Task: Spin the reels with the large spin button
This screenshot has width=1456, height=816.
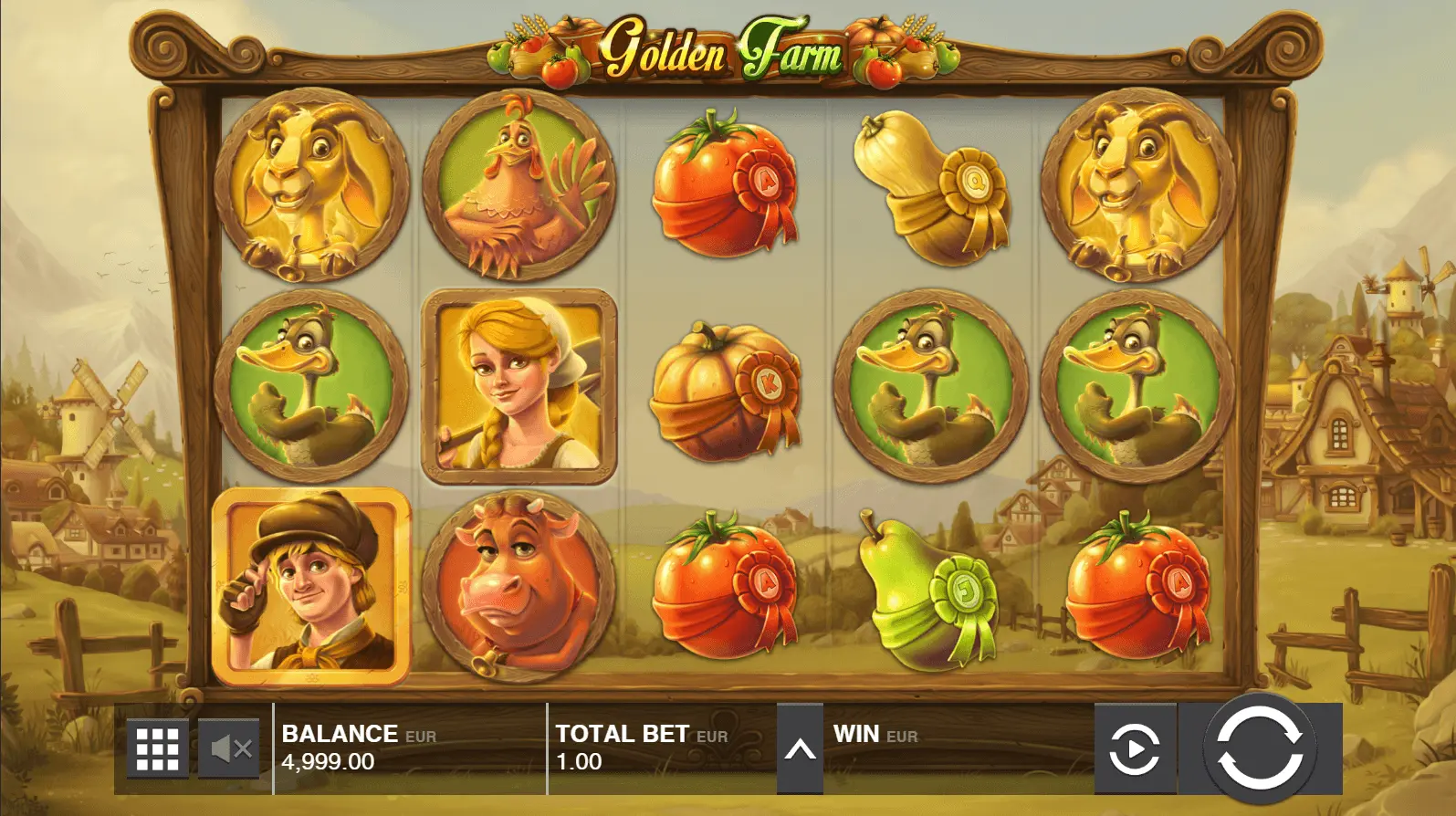Action: click(1260, 748)
